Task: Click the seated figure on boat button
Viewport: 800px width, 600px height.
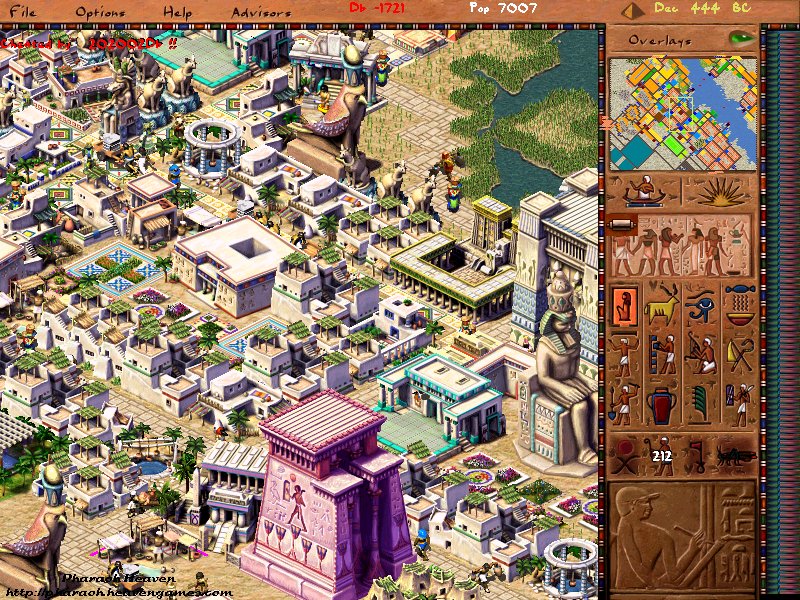Action: tap(644, 192)
